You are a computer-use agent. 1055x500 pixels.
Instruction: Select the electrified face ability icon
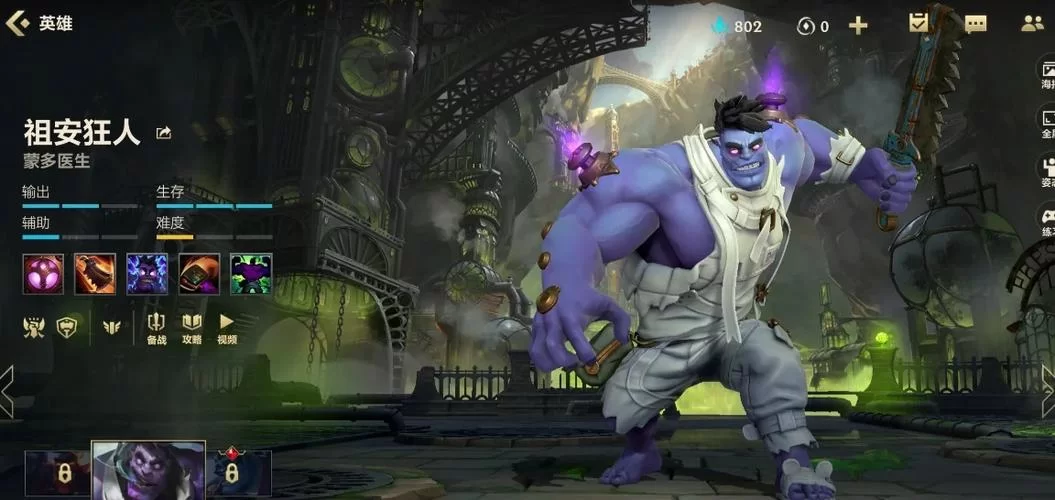pos(147,273)
